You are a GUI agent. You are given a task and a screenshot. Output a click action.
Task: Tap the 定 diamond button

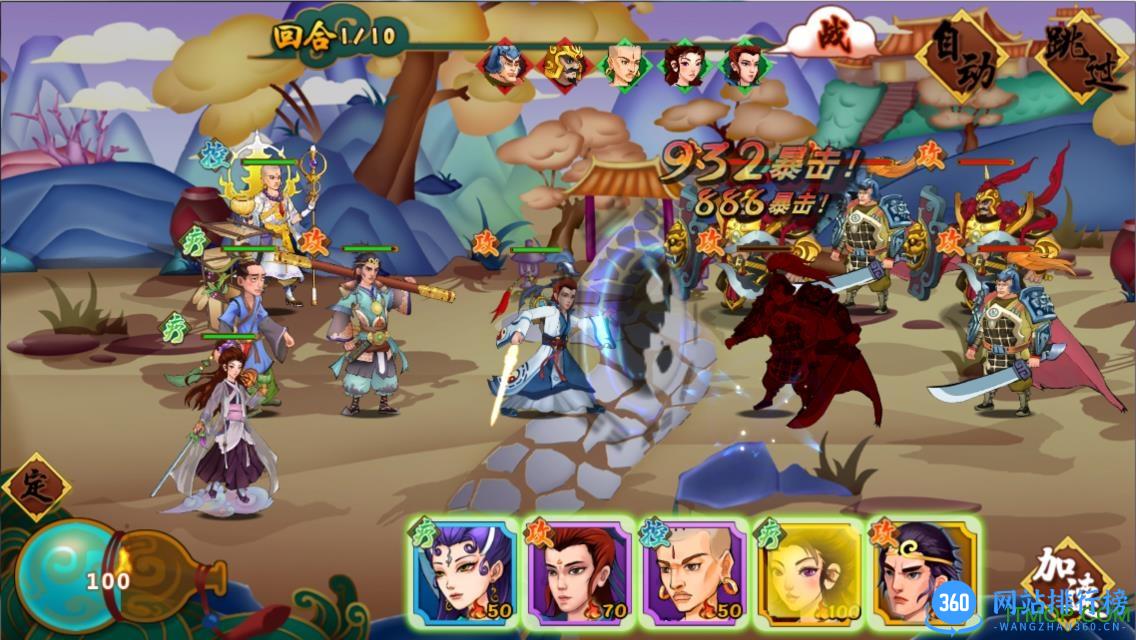(x=36, y=487)
